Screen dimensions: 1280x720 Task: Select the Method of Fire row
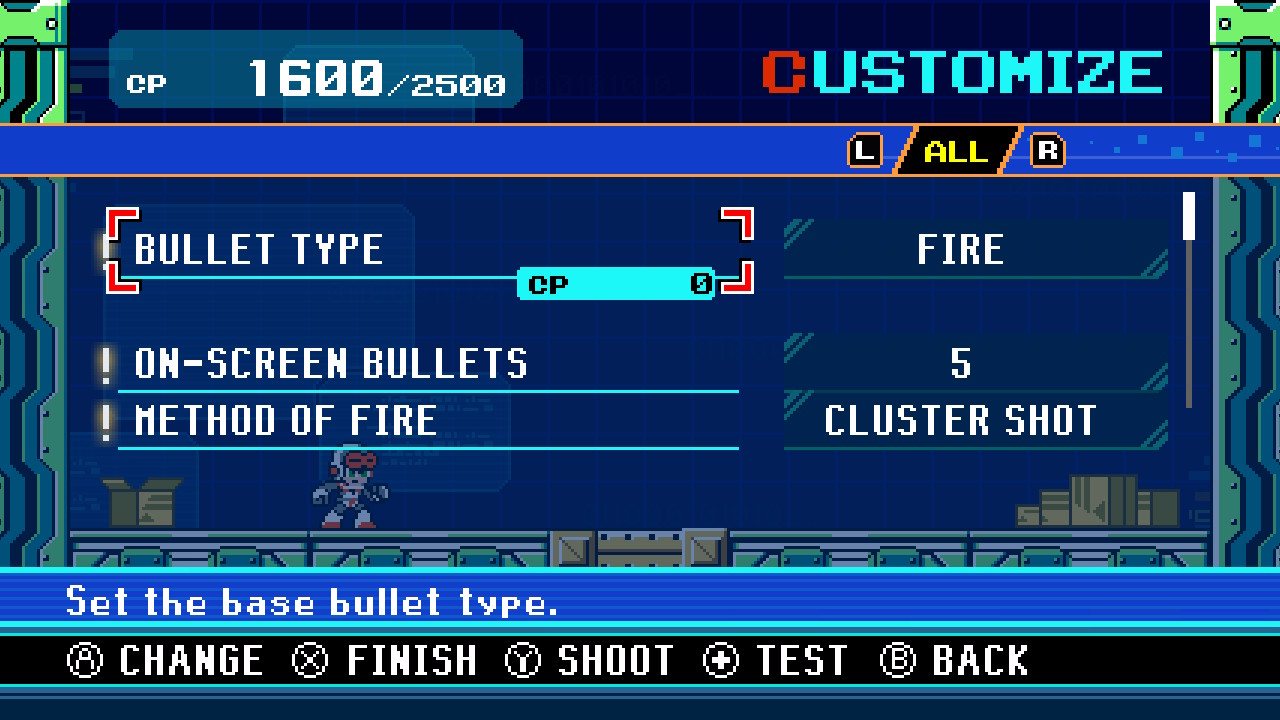pyautogui.click(x=428, y=421)
